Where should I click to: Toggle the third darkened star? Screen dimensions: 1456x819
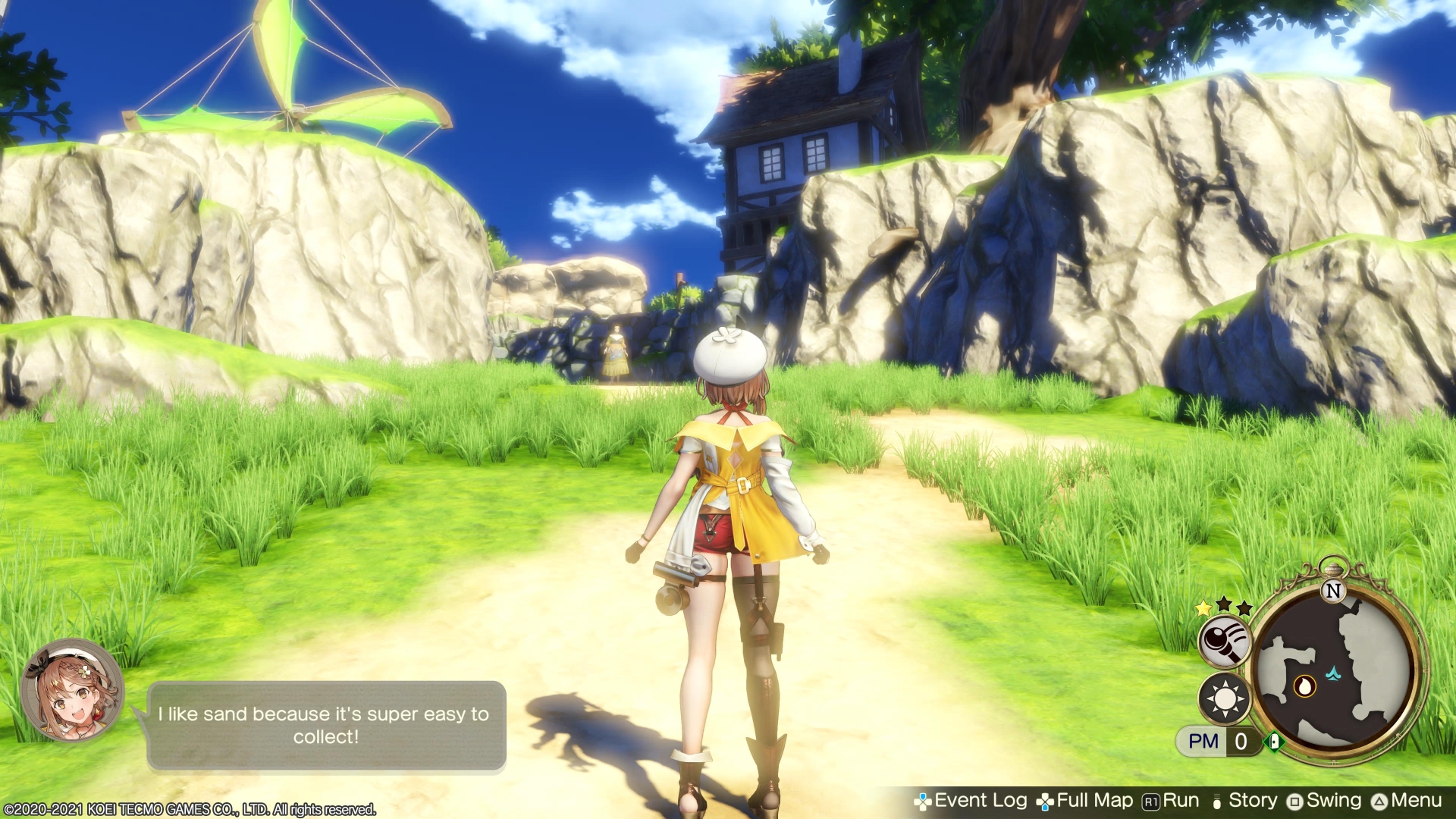click(x=1244, y=608)
